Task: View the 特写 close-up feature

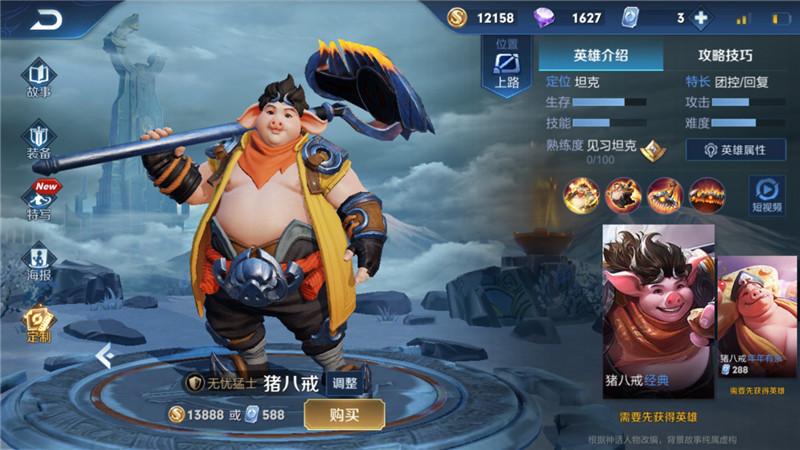Action: tap(39, 200)
